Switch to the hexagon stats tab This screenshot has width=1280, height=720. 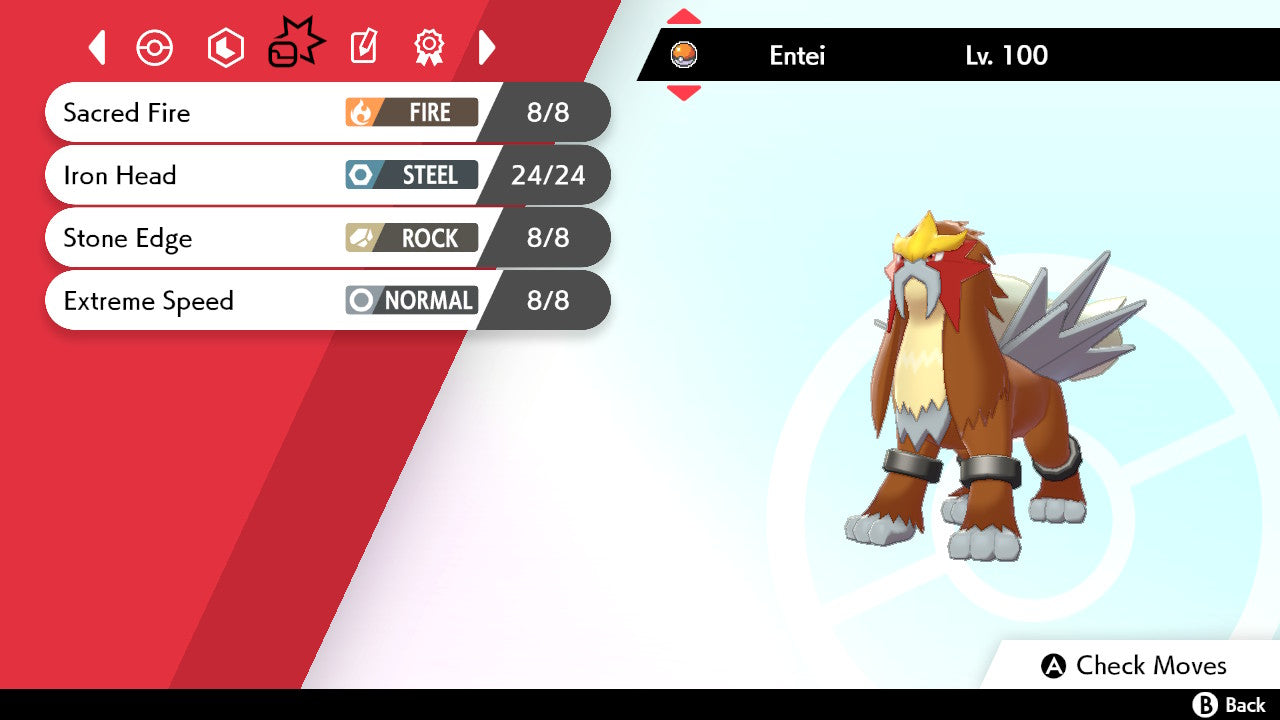point(225,47)
